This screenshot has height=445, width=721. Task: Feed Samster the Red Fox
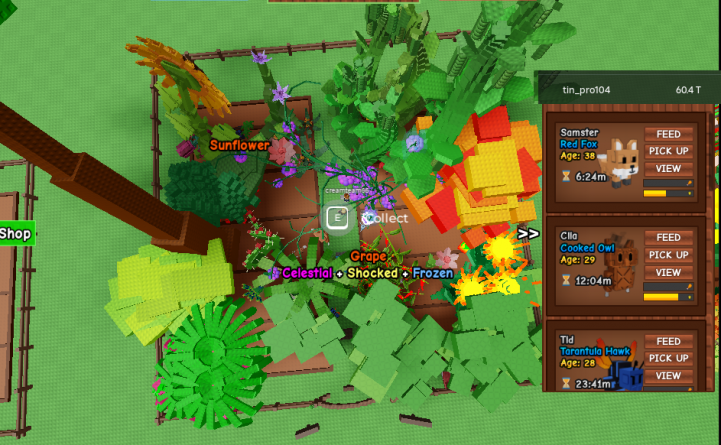[669, 134]
